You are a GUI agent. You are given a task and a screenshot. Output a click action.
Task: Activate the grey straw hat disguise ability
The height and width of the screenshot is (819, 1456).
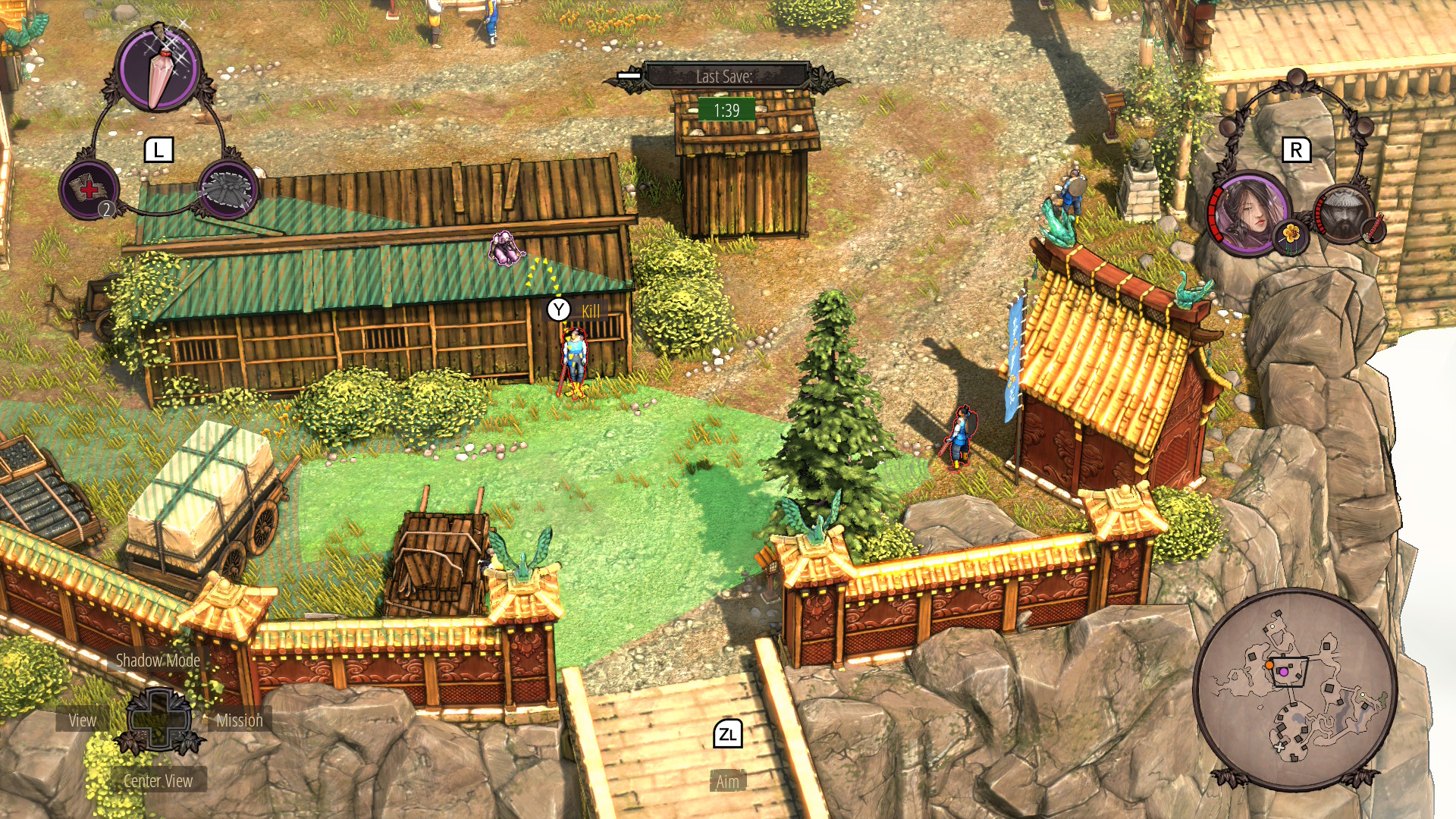pyautogui.click(x=227, y=190)
